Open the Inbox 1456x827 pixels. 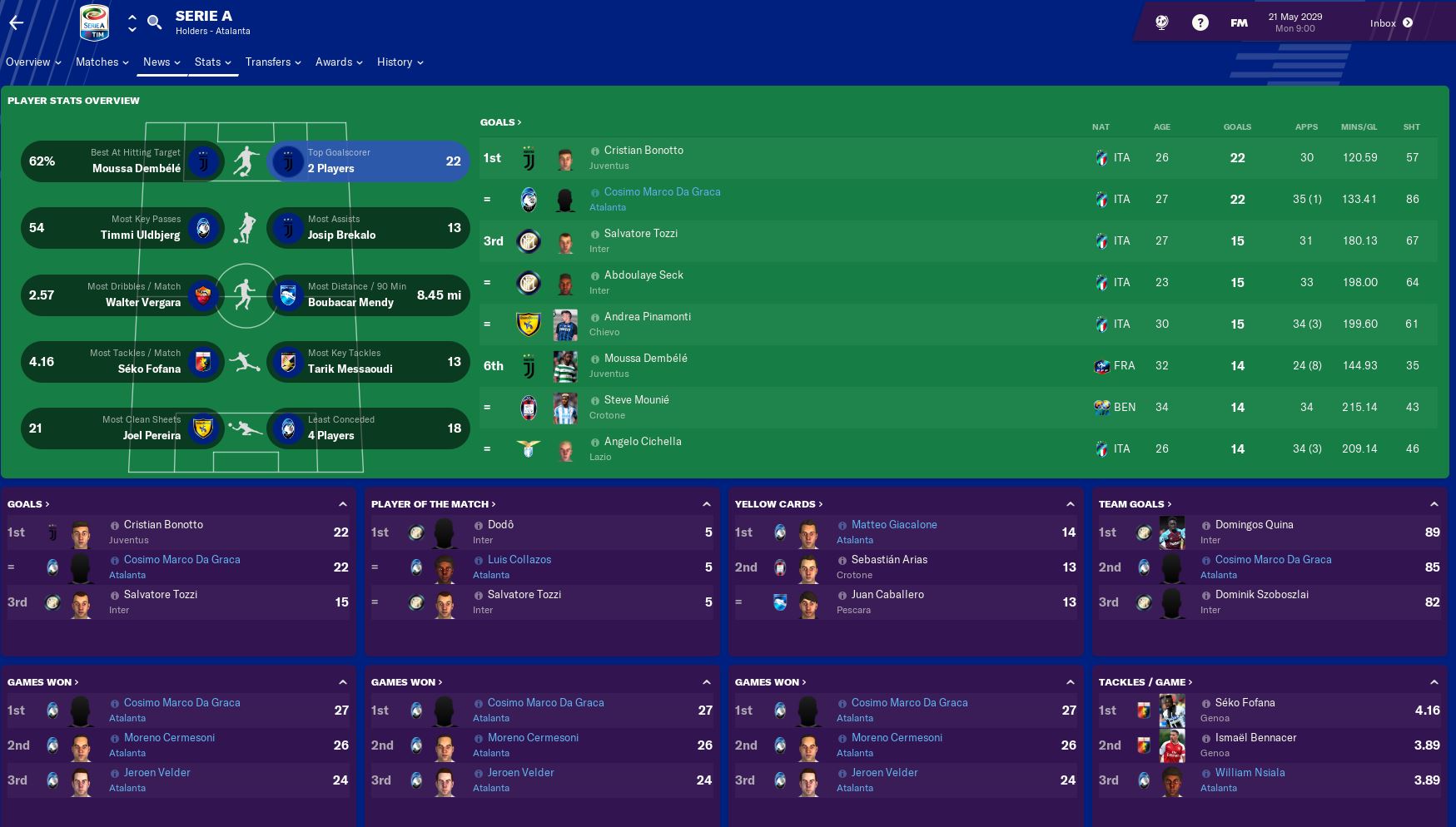click(x=1384, y=22)
